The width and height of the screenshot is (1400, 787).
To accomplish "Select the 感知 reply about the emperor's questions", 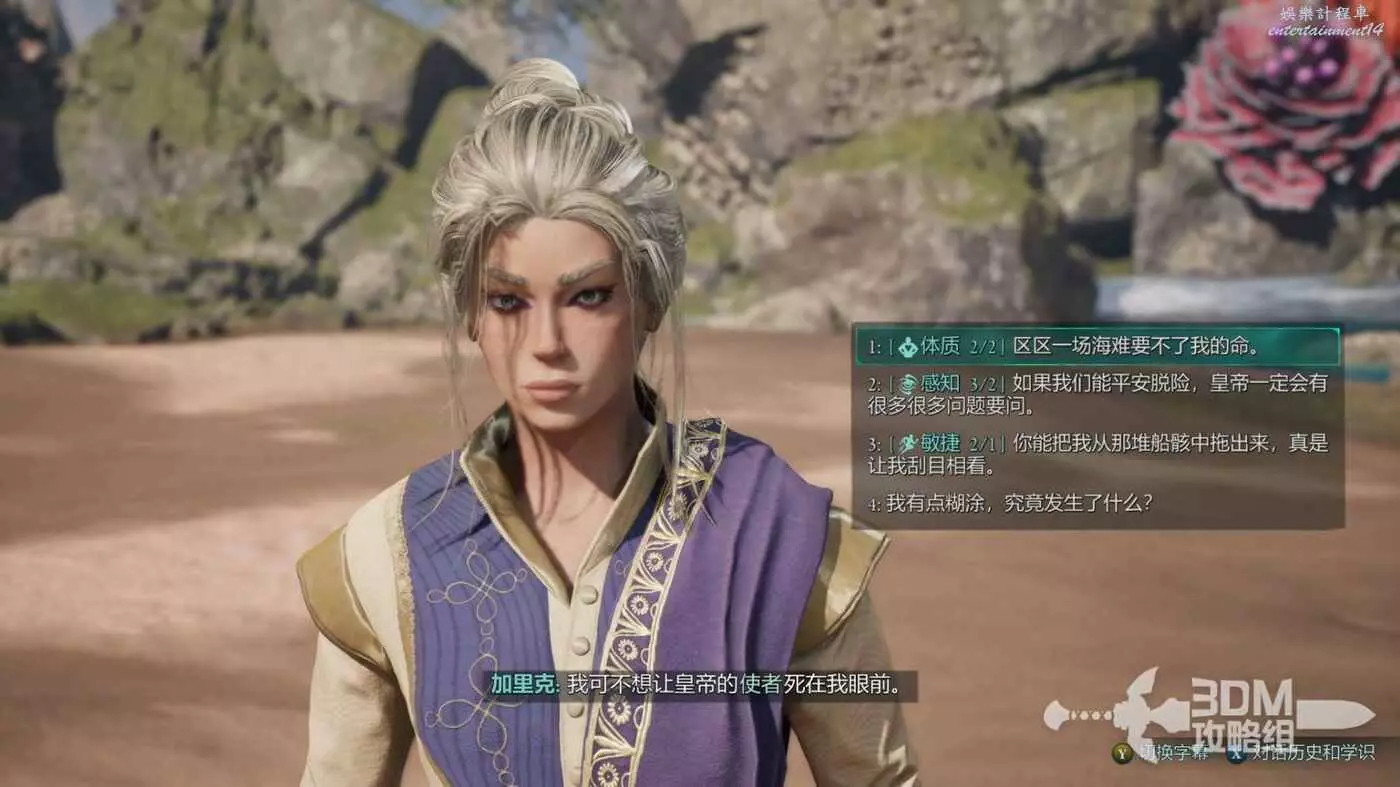I will (1096, 394).
